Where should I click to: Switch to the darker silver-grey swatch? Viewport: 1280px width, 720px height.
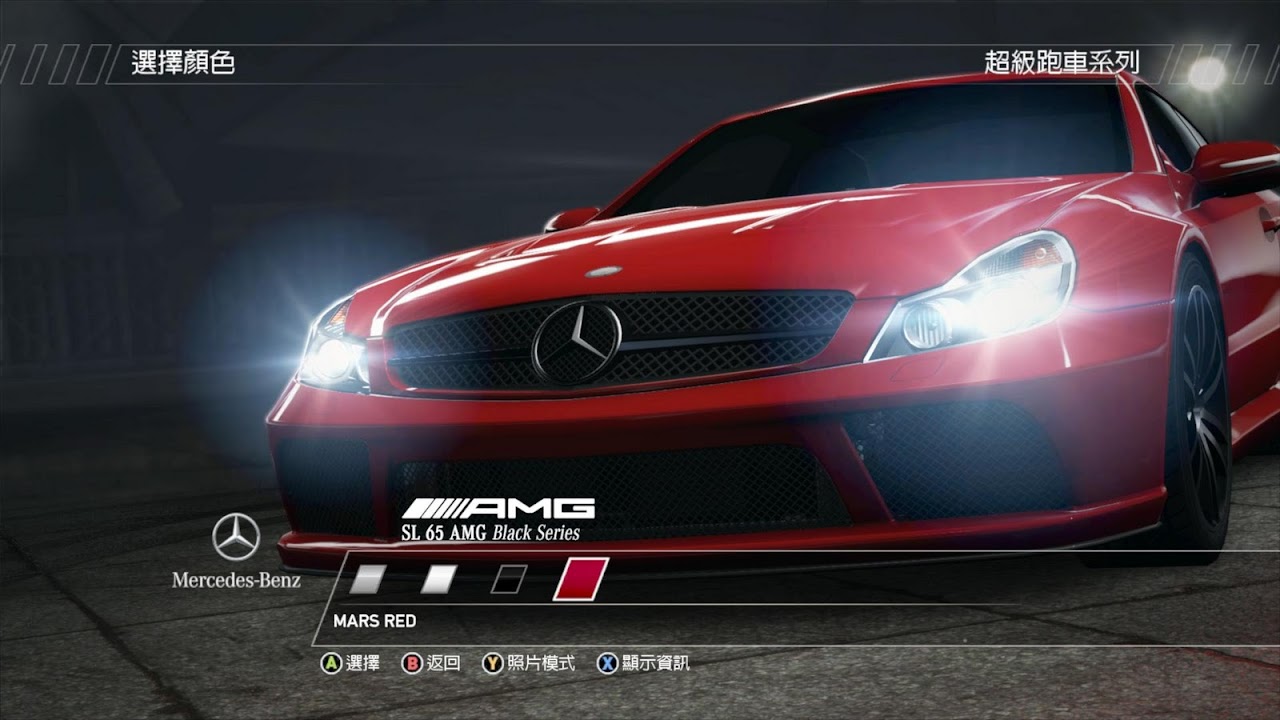click(x=370, y=579)
